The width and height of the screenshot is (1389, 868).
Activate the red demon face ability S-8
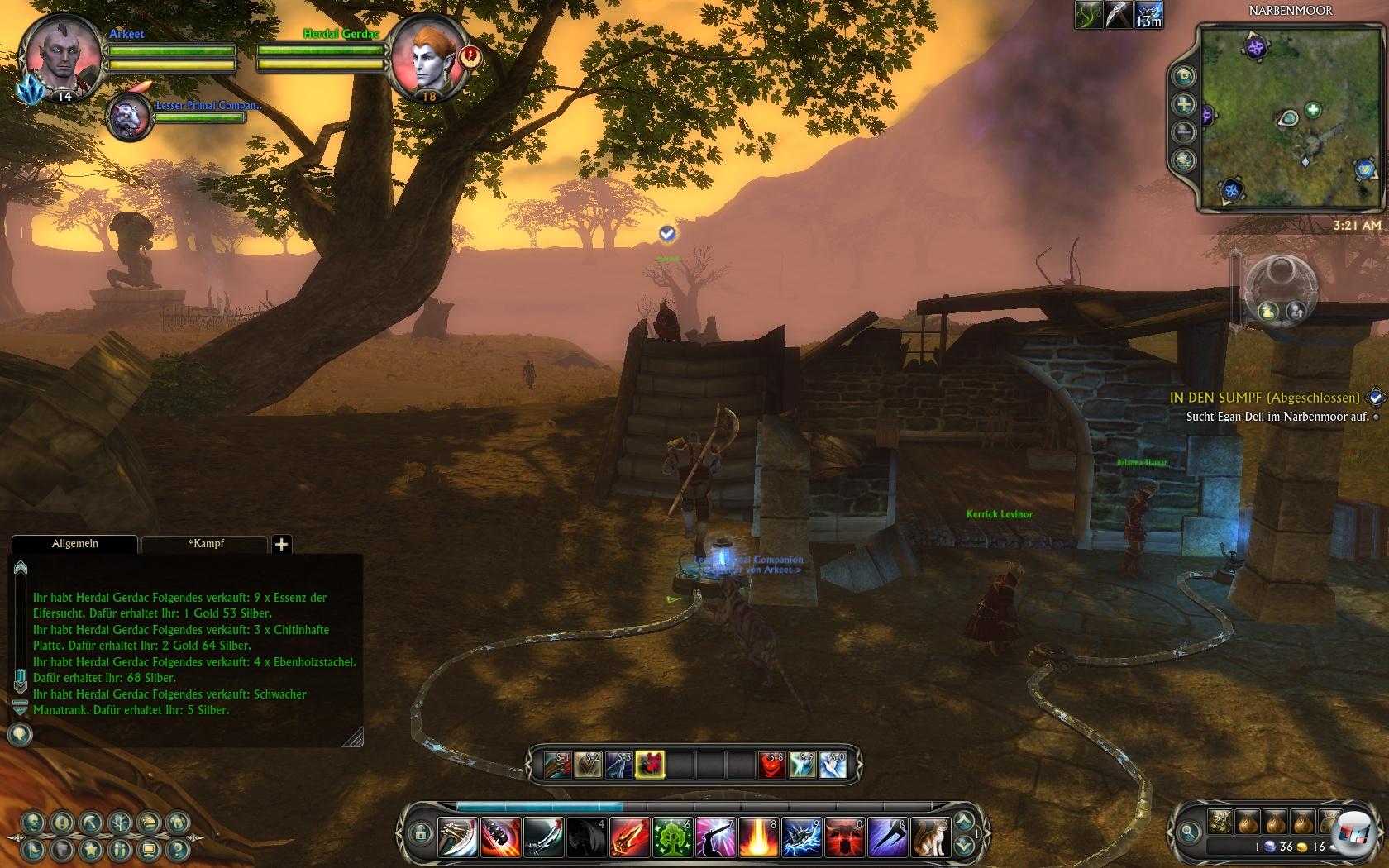click(771, 765)
